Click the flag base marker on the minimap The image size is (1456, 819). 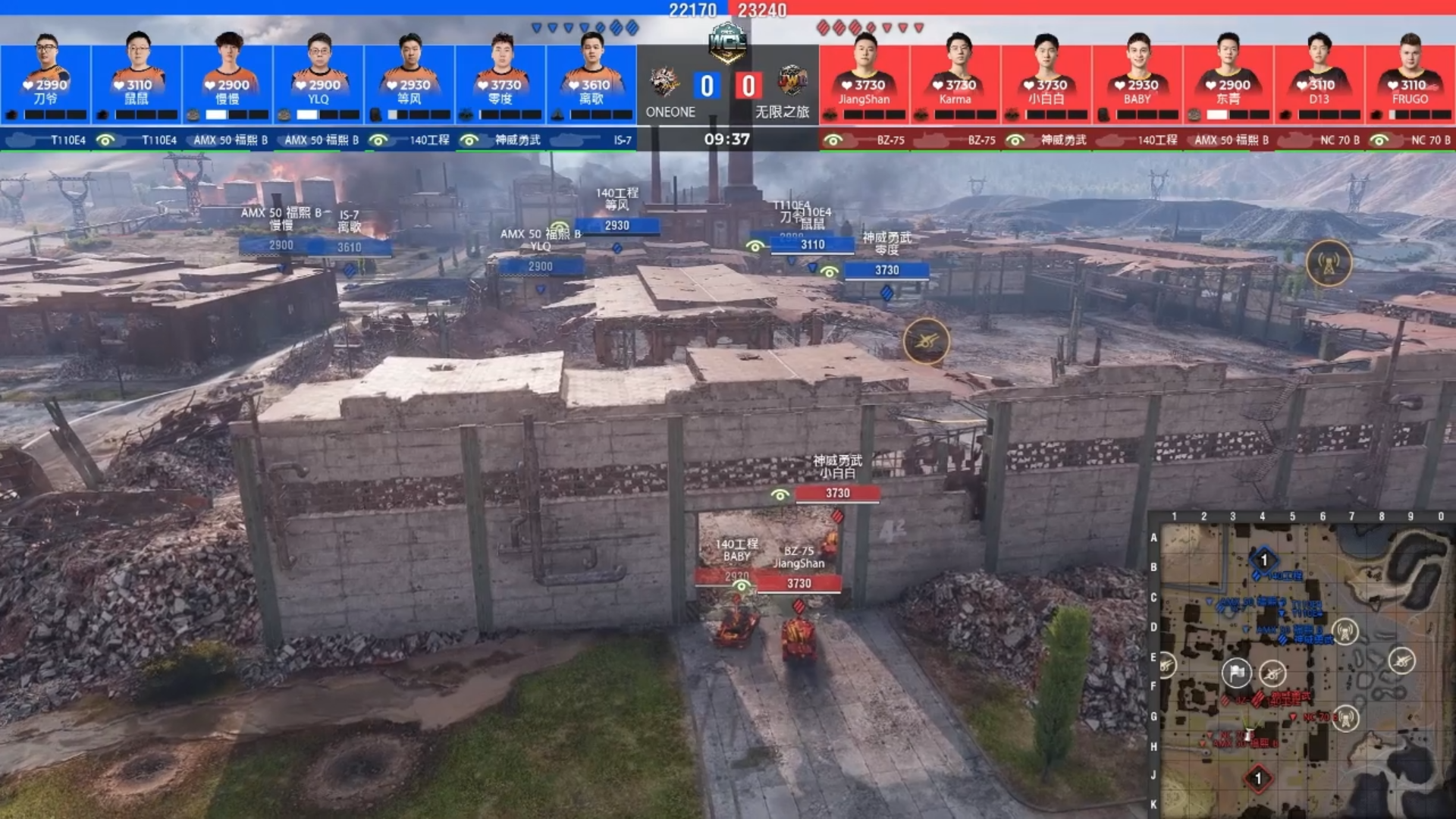click(1236, 672)
